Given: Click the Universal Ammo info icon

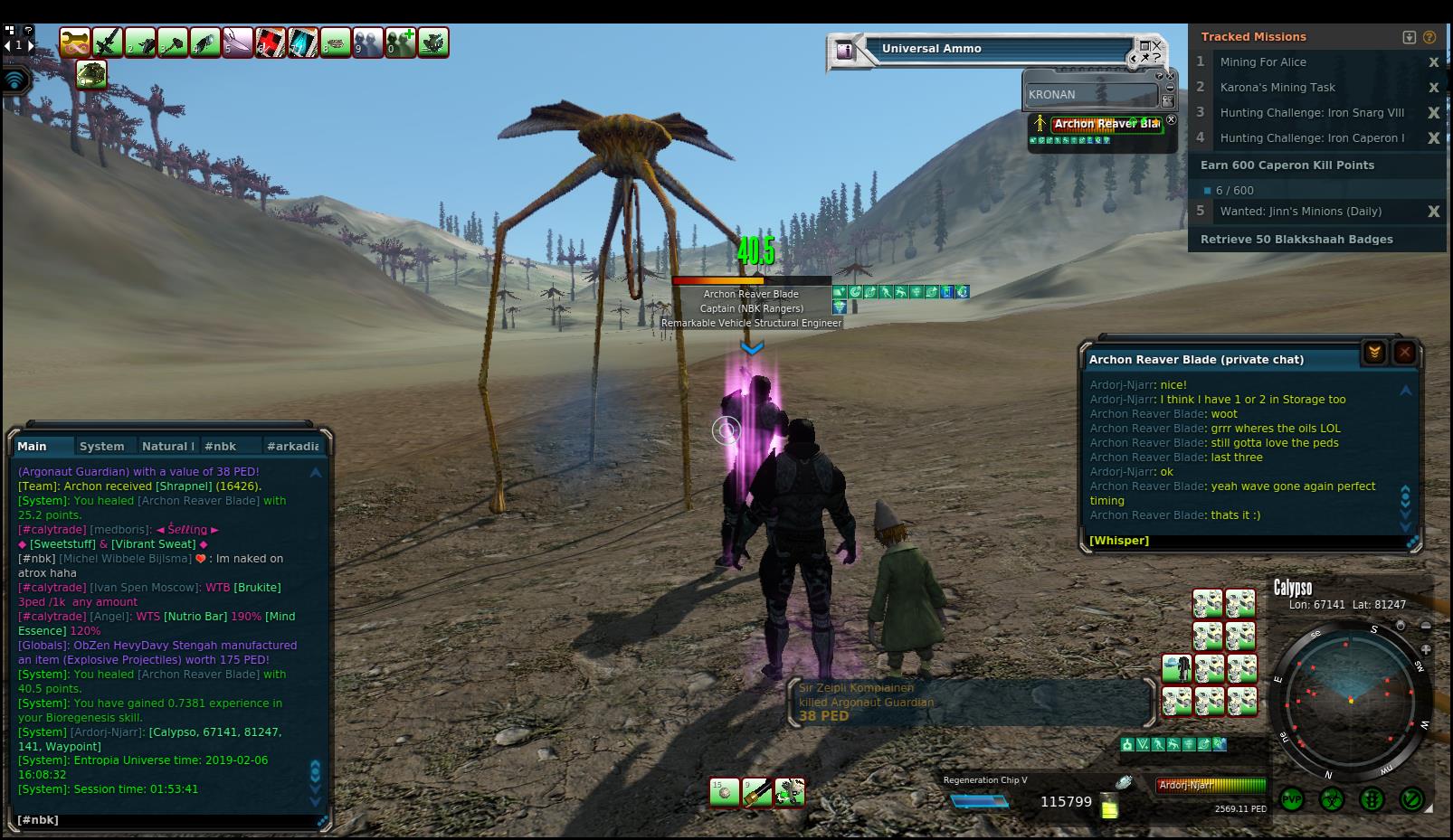Looking at the screenshot, I should [x=845, y=50].
